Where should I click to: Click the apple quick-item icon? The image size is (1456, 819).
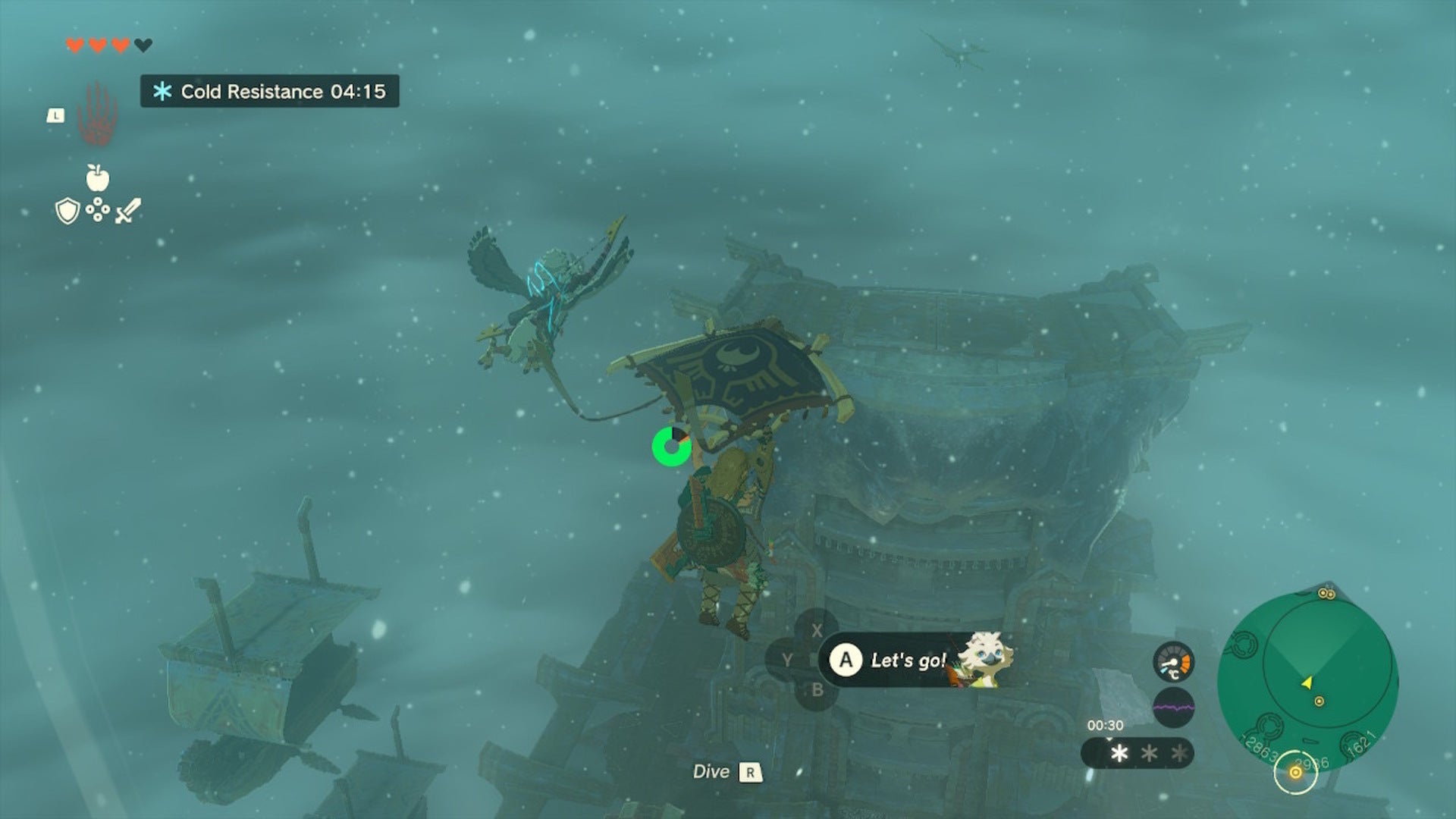point(97,178)
